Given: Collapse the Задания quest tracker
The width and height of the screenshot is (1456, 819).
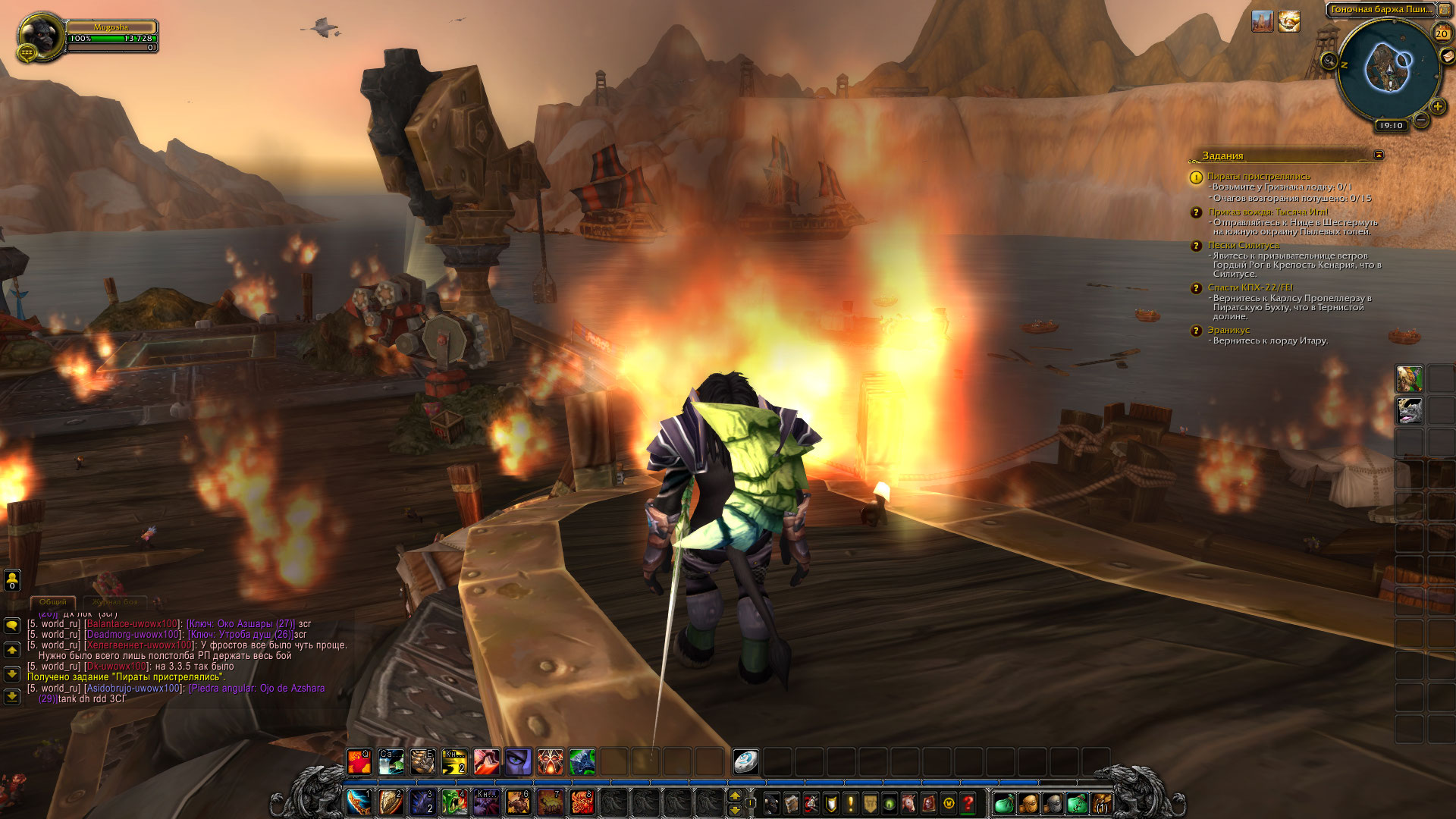Looking at the screenshot, I should (x=1379, y=155).
